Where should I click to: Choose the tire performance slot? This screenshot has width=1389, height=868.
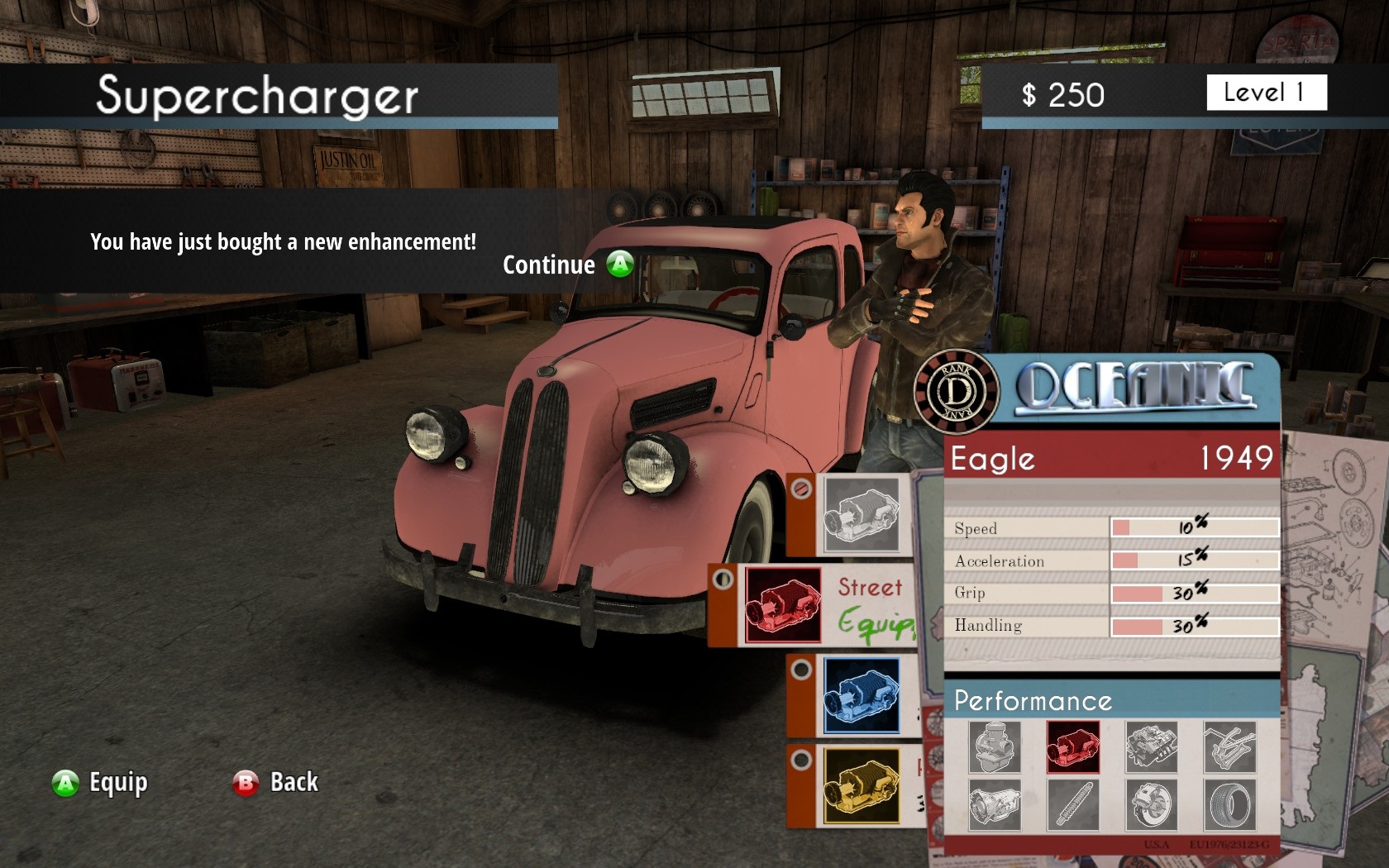[x=1229, y=804]
